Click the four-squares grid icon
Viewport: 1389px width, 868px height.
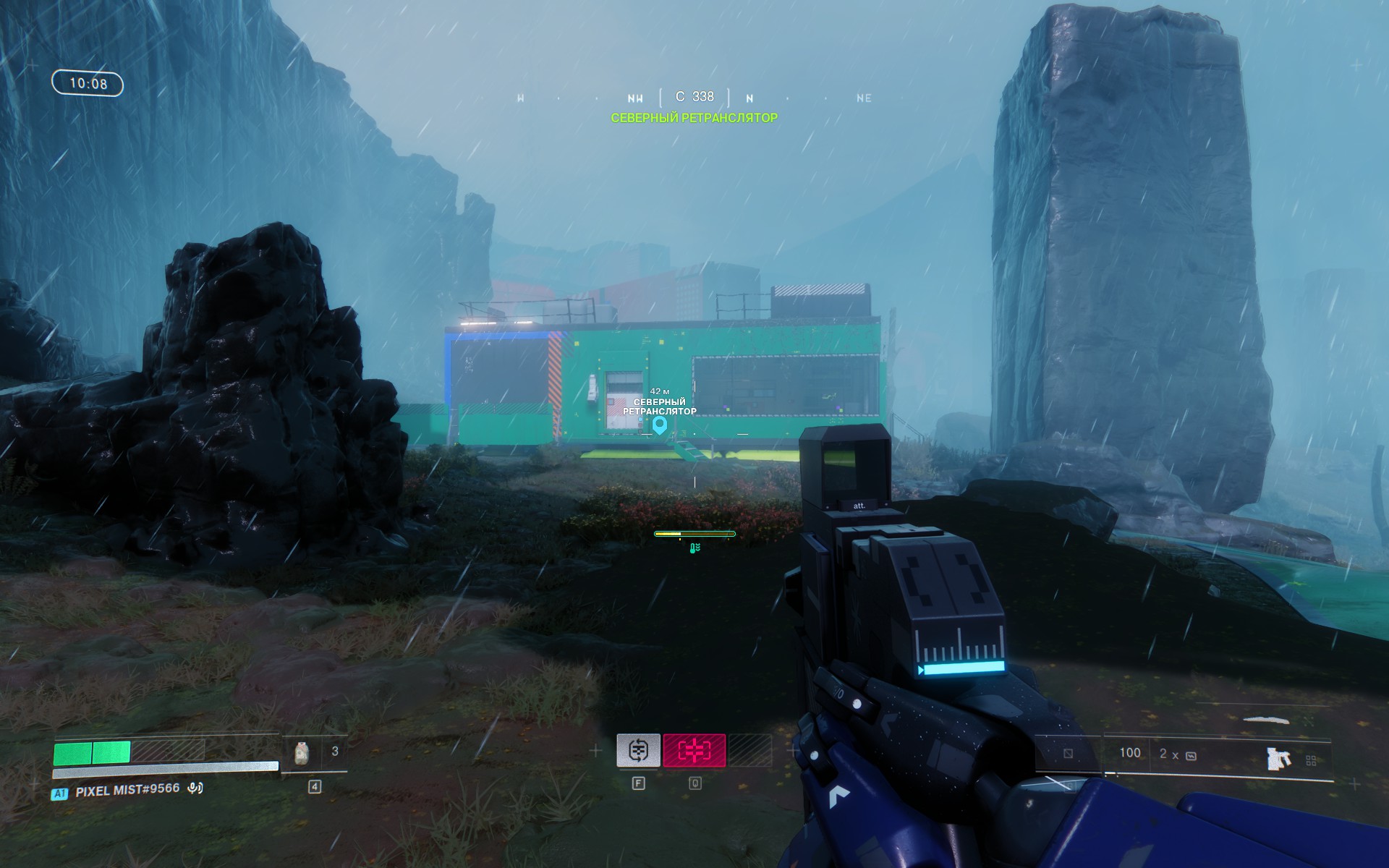[1311, 760]
